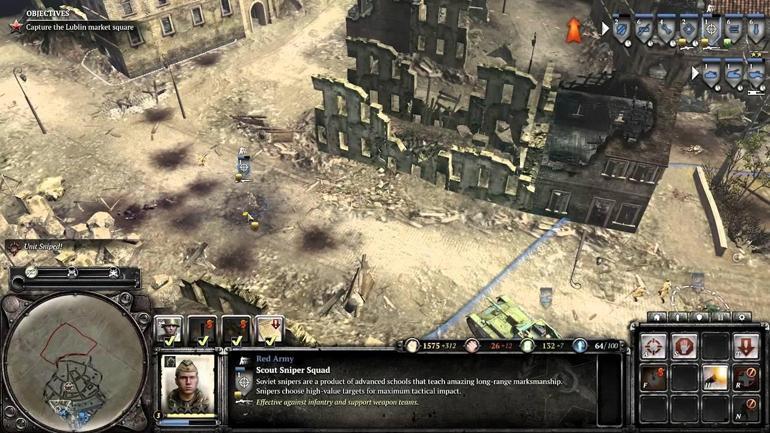Use the flare ability in the command grid
This screenshot has height=433, width=770.
(715, 378)
